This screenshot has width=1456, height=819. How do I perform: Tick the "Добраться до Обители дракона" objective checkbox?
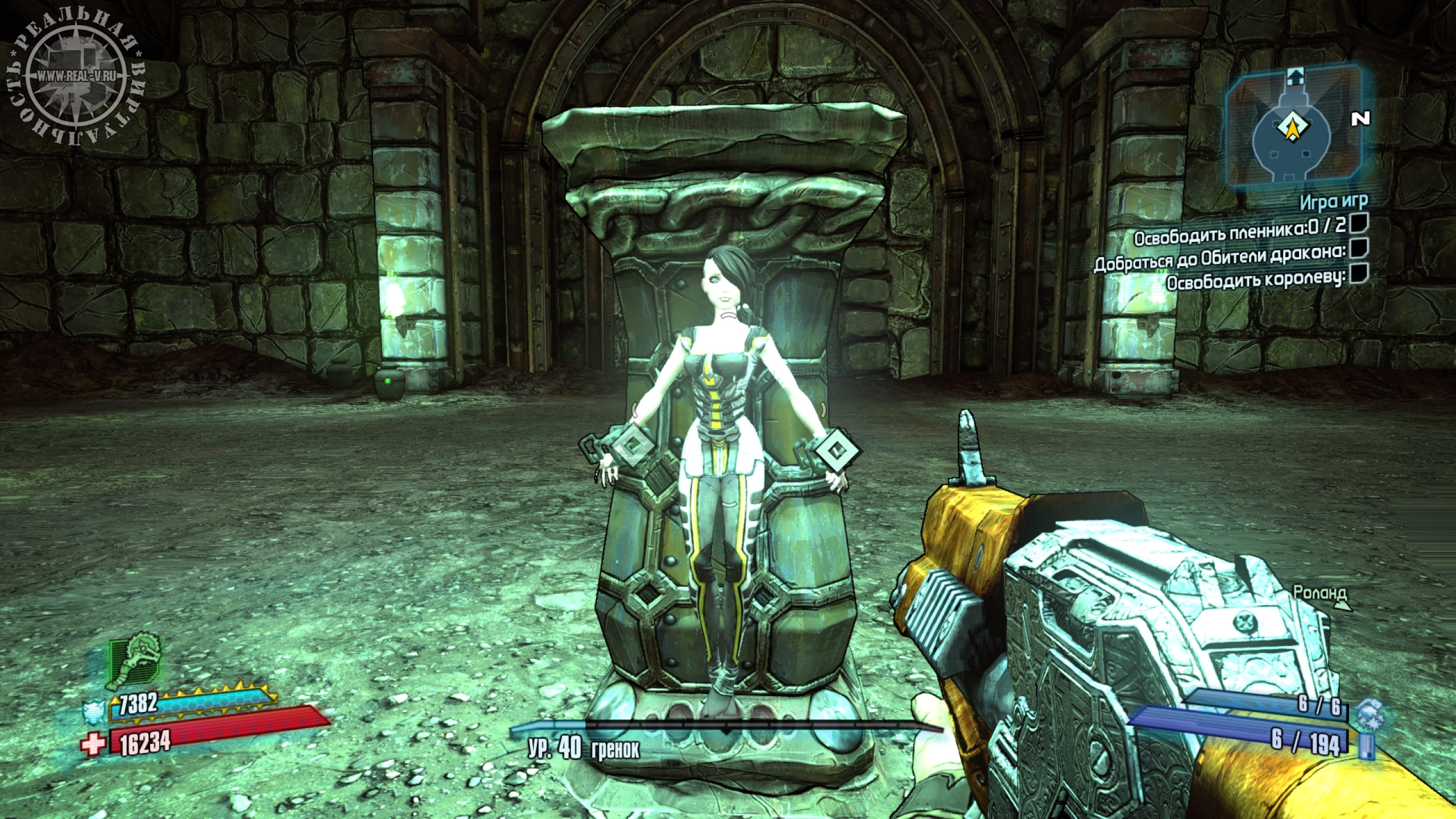(1357, 249)
